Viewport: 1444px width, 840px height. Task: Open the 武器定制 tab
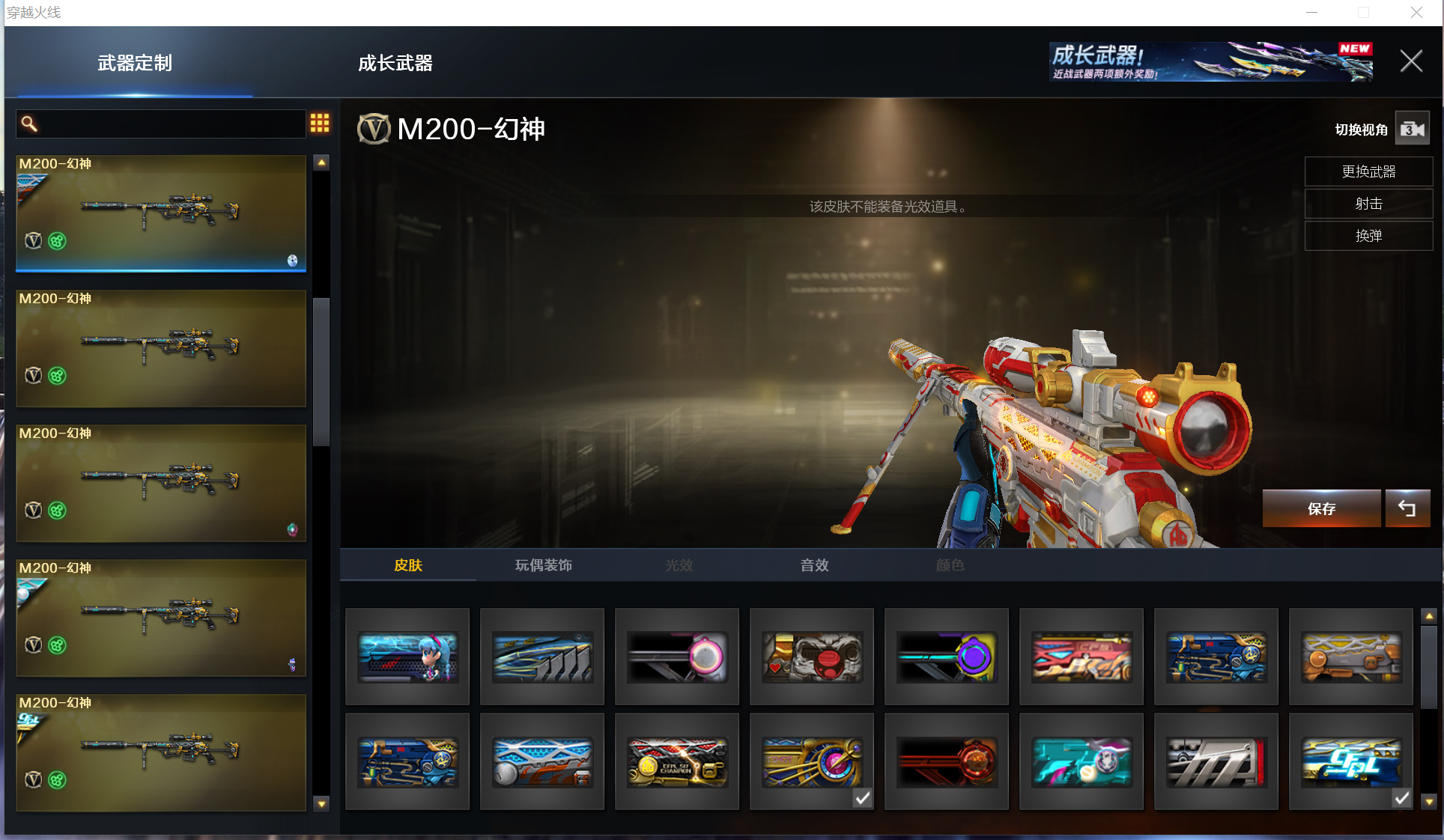(135, 64)
